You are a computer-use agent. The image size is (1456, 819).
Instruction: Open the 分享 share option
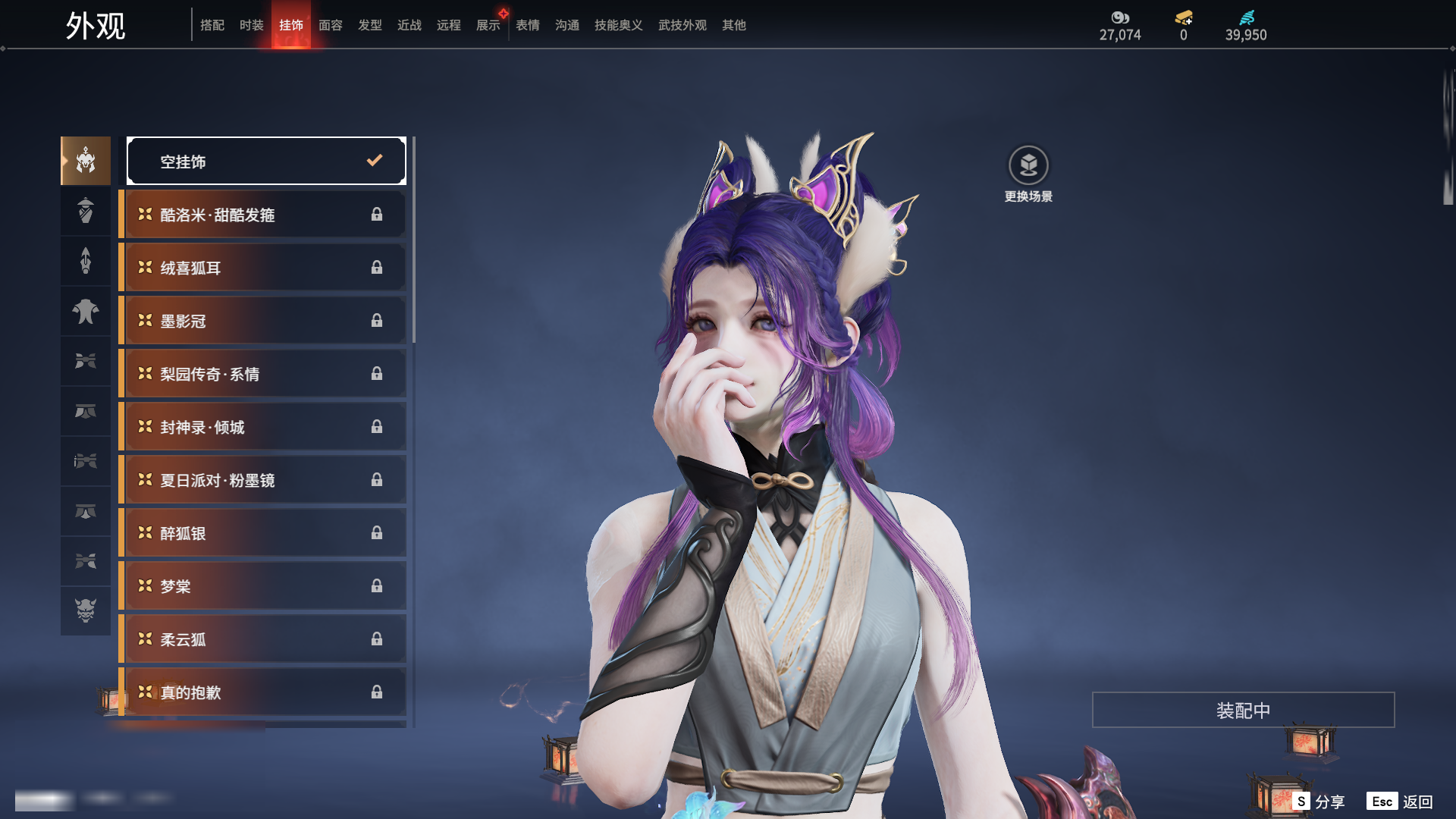pos(1319,802)
